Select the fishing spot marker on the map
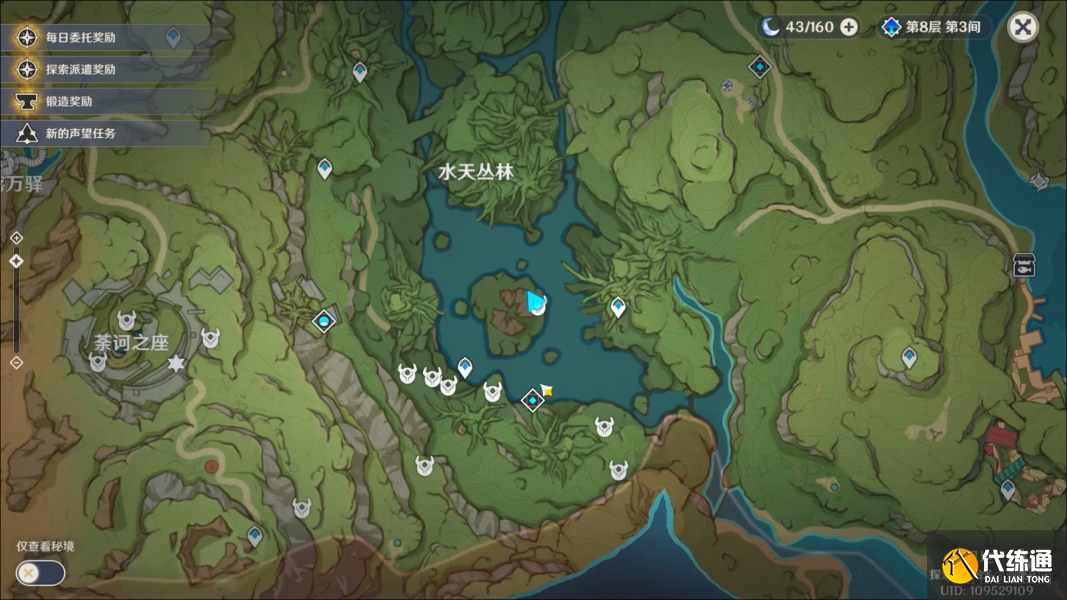The width and height of the screenshot is (1067, 600). tap(1023, 265)
